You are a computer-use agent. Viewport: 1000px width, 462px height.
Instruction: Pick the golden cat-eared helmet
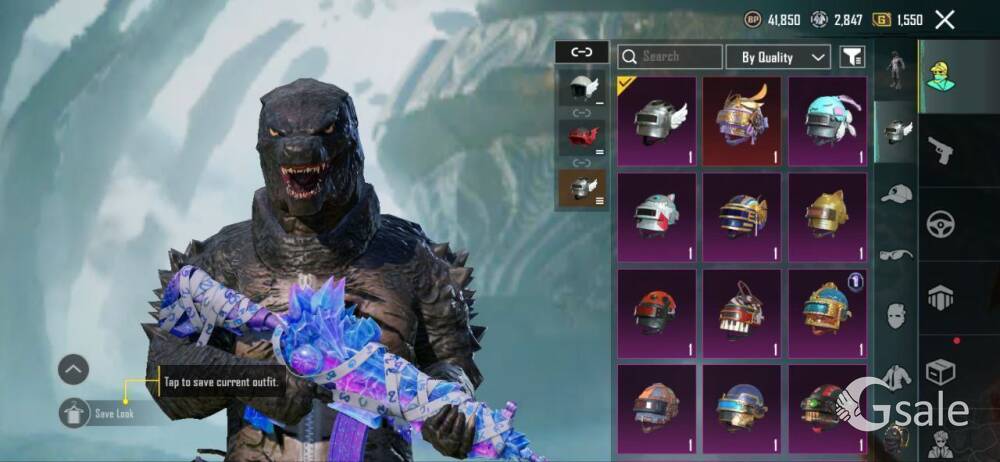click(827, 216)
